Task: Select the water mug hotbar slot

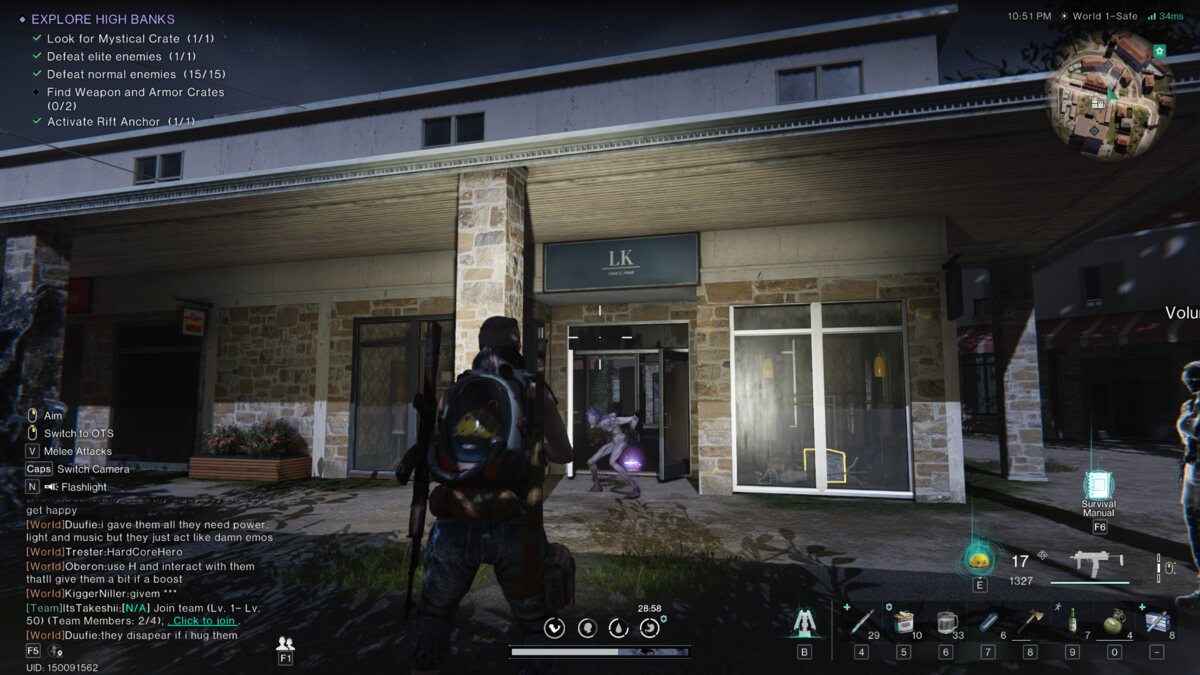Action: coord(946,622)
